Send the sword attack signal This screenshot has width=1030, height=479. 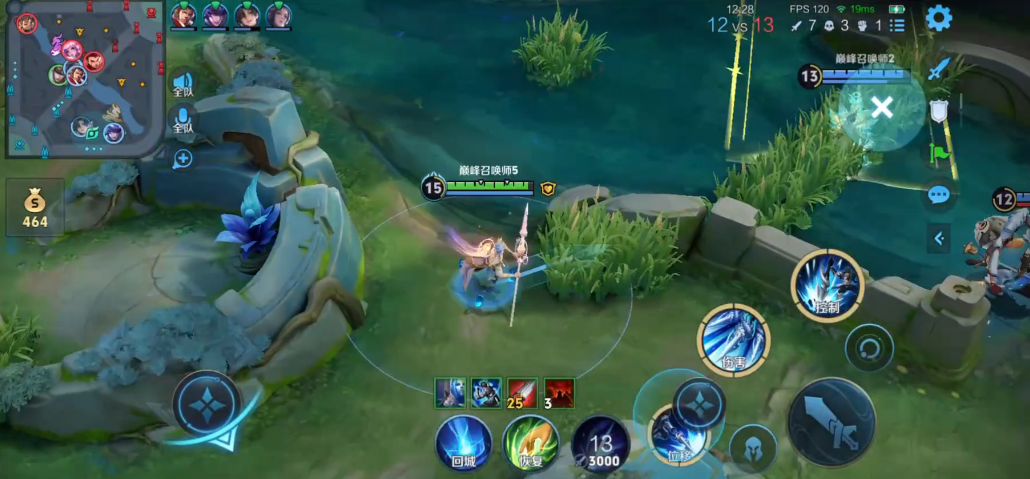938,70
